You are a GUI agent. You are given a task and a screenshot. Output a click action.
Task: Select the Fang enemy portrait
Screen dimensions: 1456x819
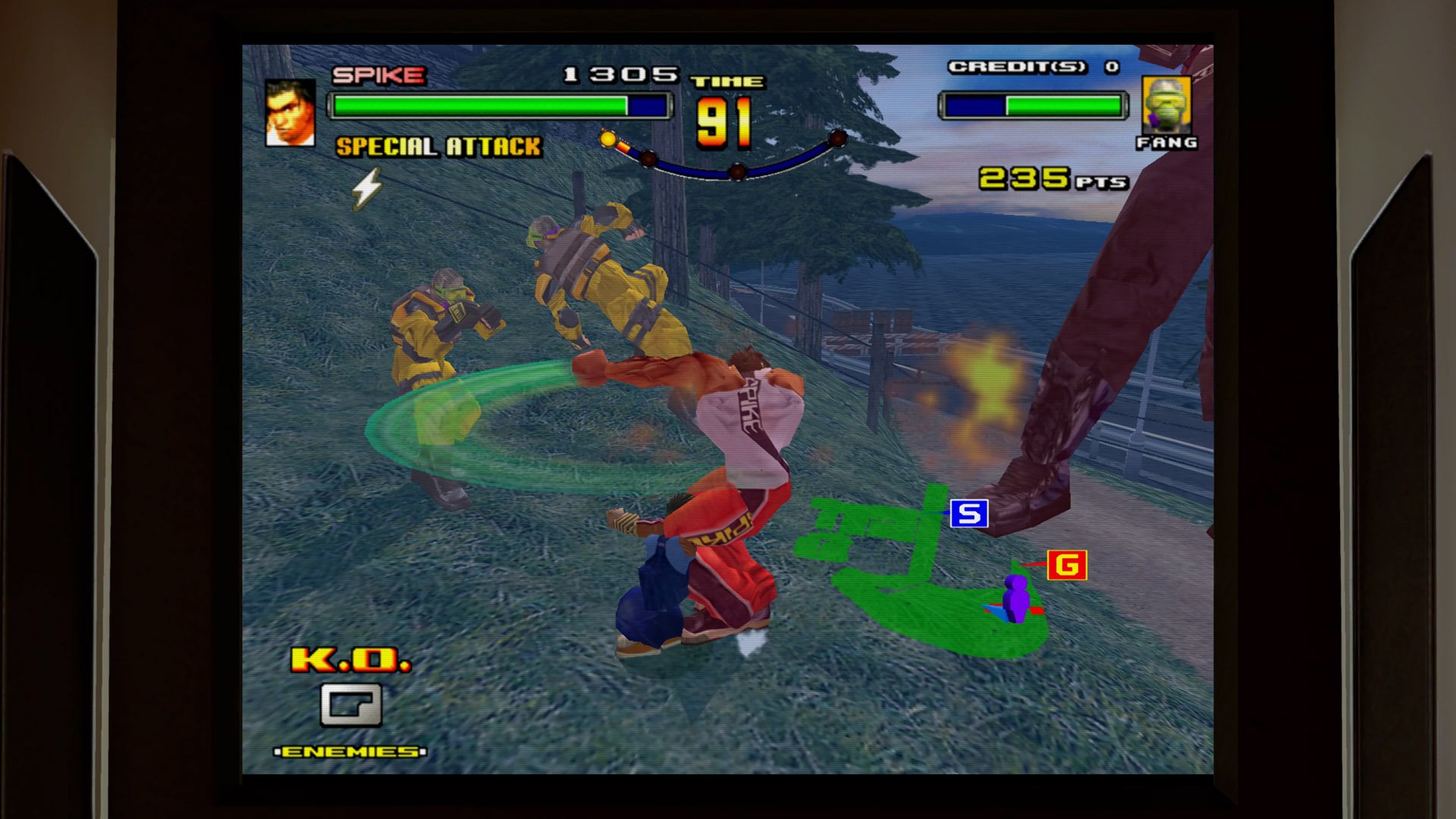click(1166, 105)
